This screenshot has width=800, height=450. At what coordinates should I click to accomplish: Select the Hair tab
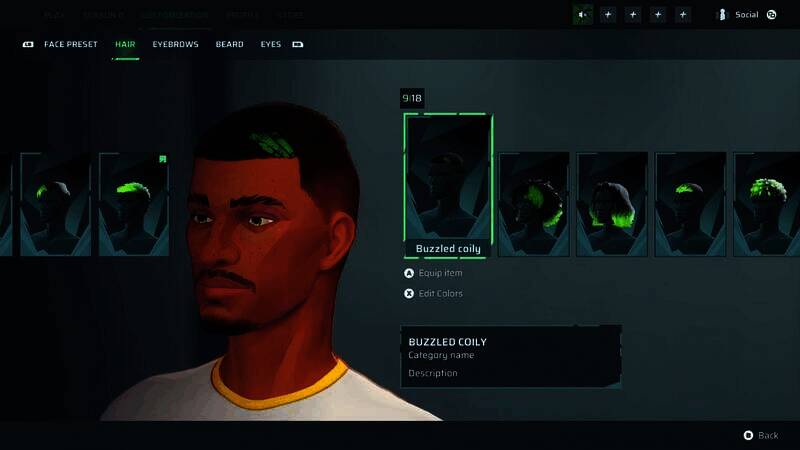pos(125,44)
